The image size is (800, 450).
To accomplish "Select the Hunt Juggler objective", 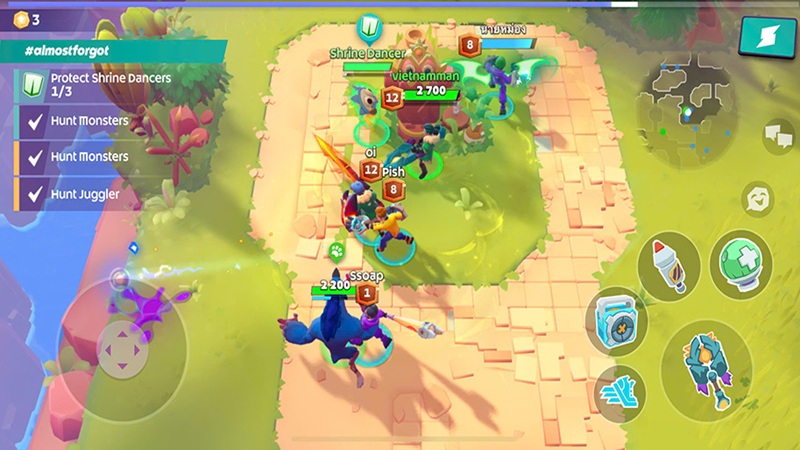I will (x=90, y=192).
